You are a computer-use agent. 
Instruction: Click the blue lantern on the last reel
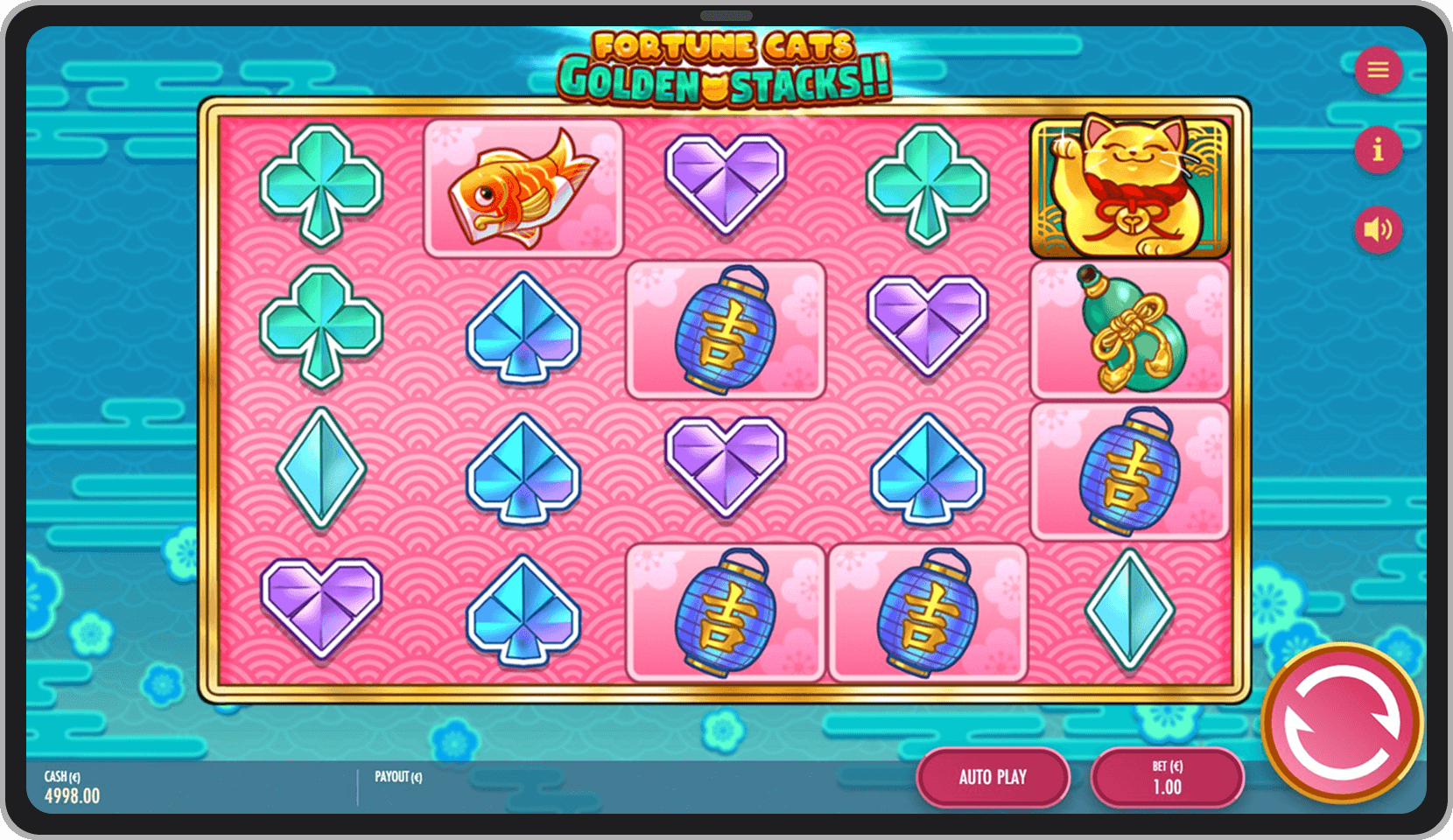tap(1130, 470)
